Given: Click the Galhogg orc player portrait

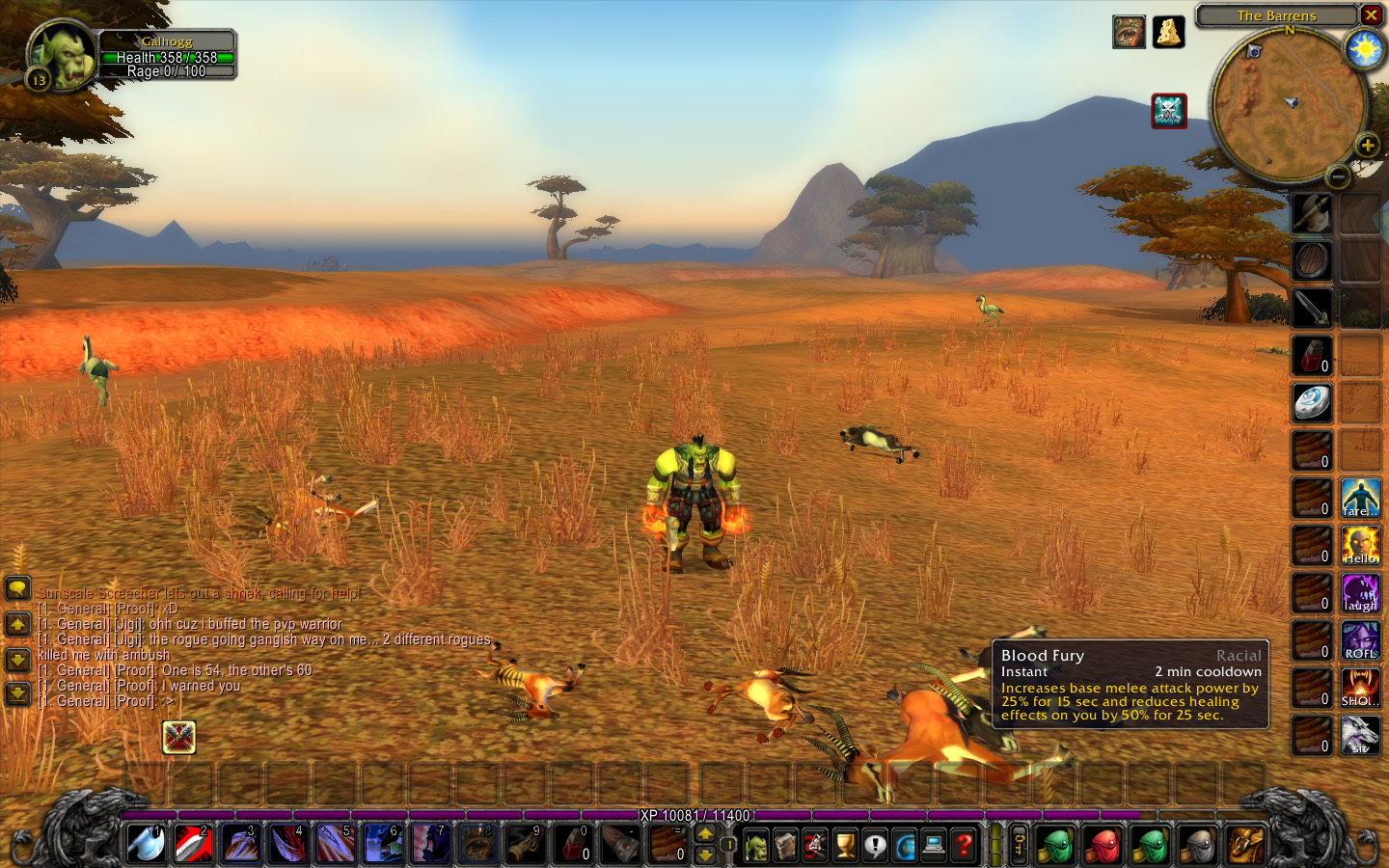Looking at the screenshot, I should 63,56.
